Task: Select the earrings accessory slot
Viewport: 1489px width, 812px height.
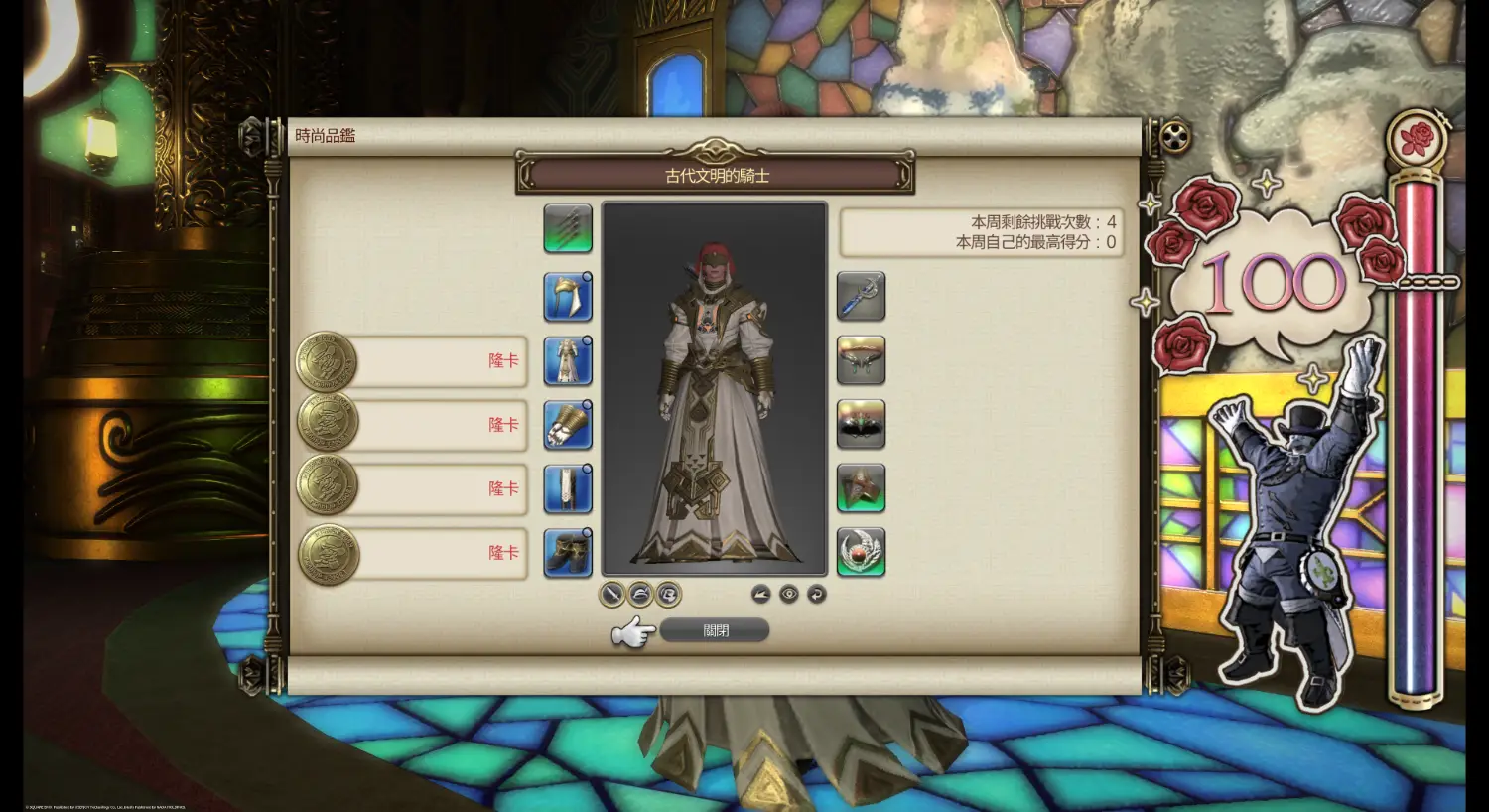Action: point(861,360)
